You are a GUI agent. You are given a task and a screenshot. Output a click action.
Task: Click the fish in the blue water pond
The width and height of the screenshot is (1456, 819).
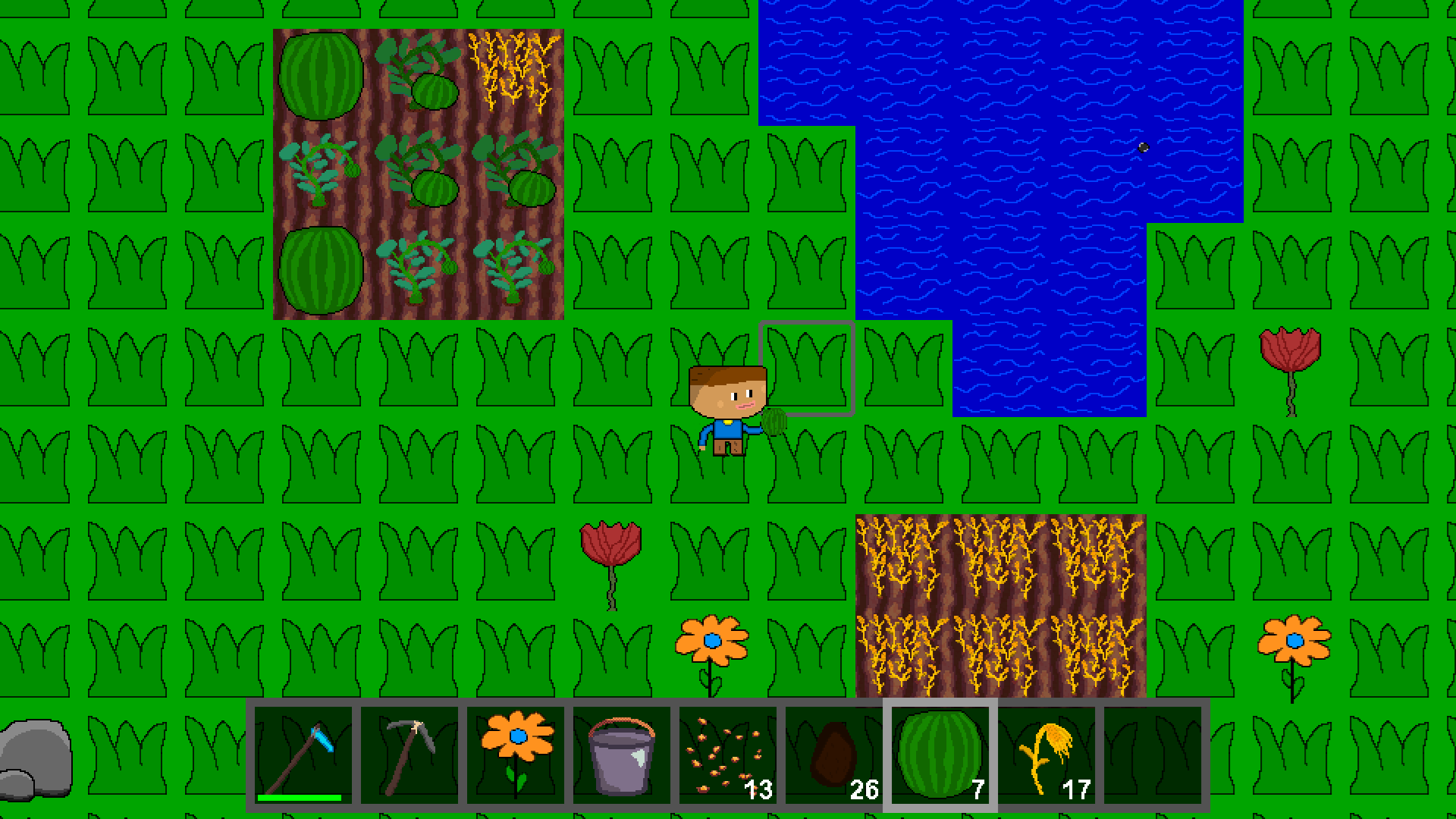[x=1142, y=146]
